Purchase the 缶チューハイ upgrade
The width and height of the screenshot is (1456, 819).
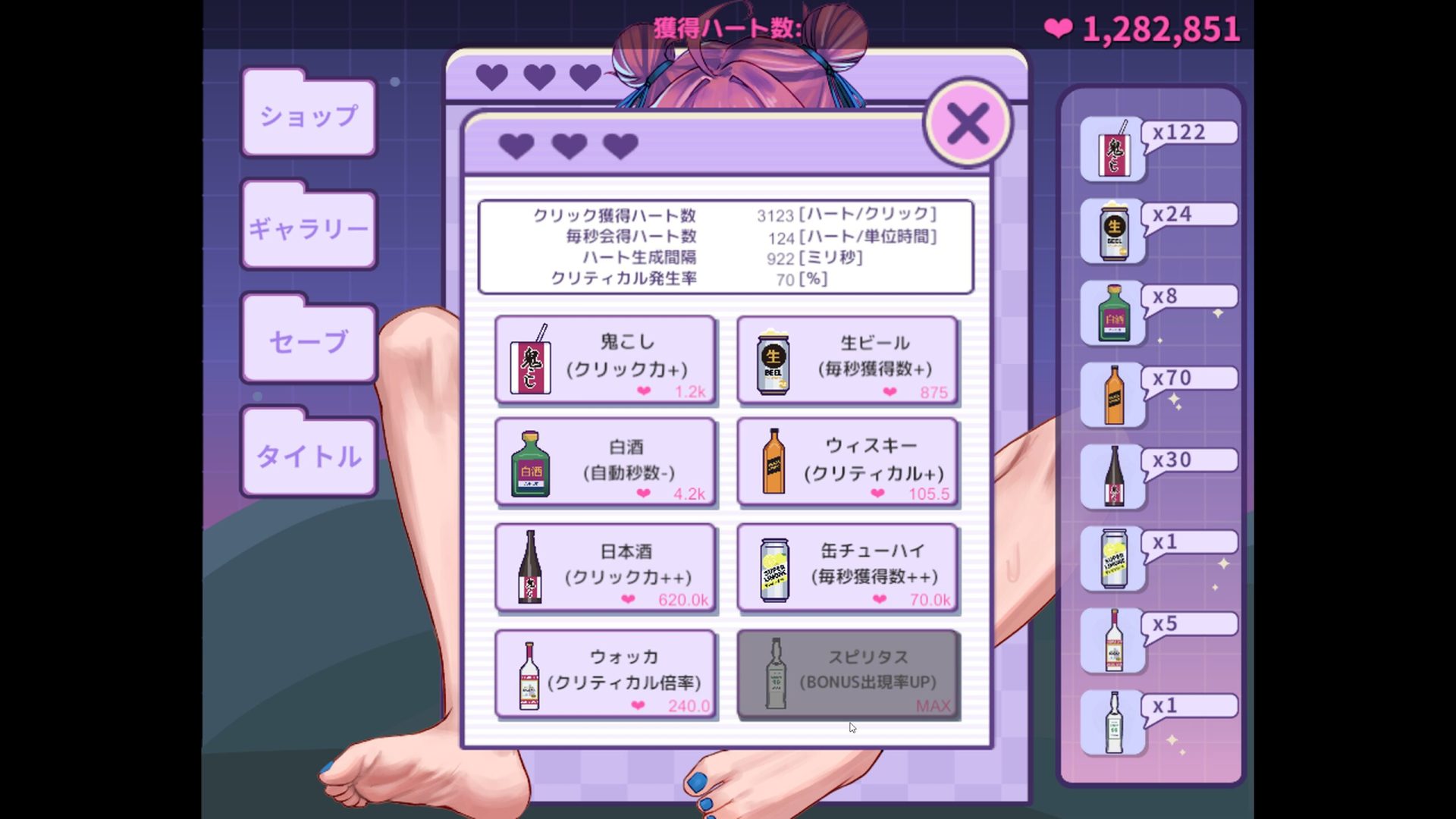(847, 567)
